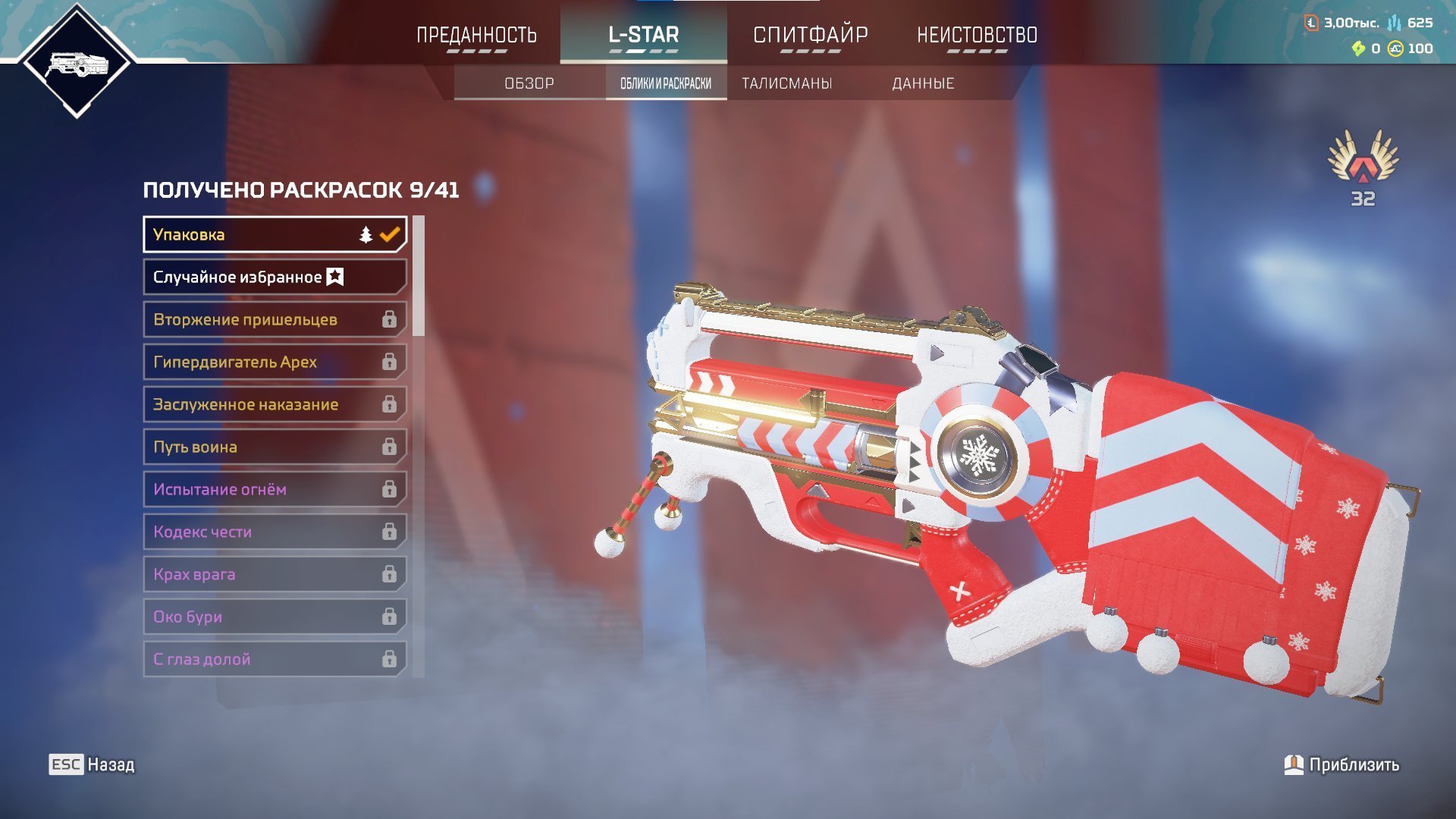Show the ТАЛИСМАНЫ sub-tab
1456x819 pixels.
[x=787, y=83]
